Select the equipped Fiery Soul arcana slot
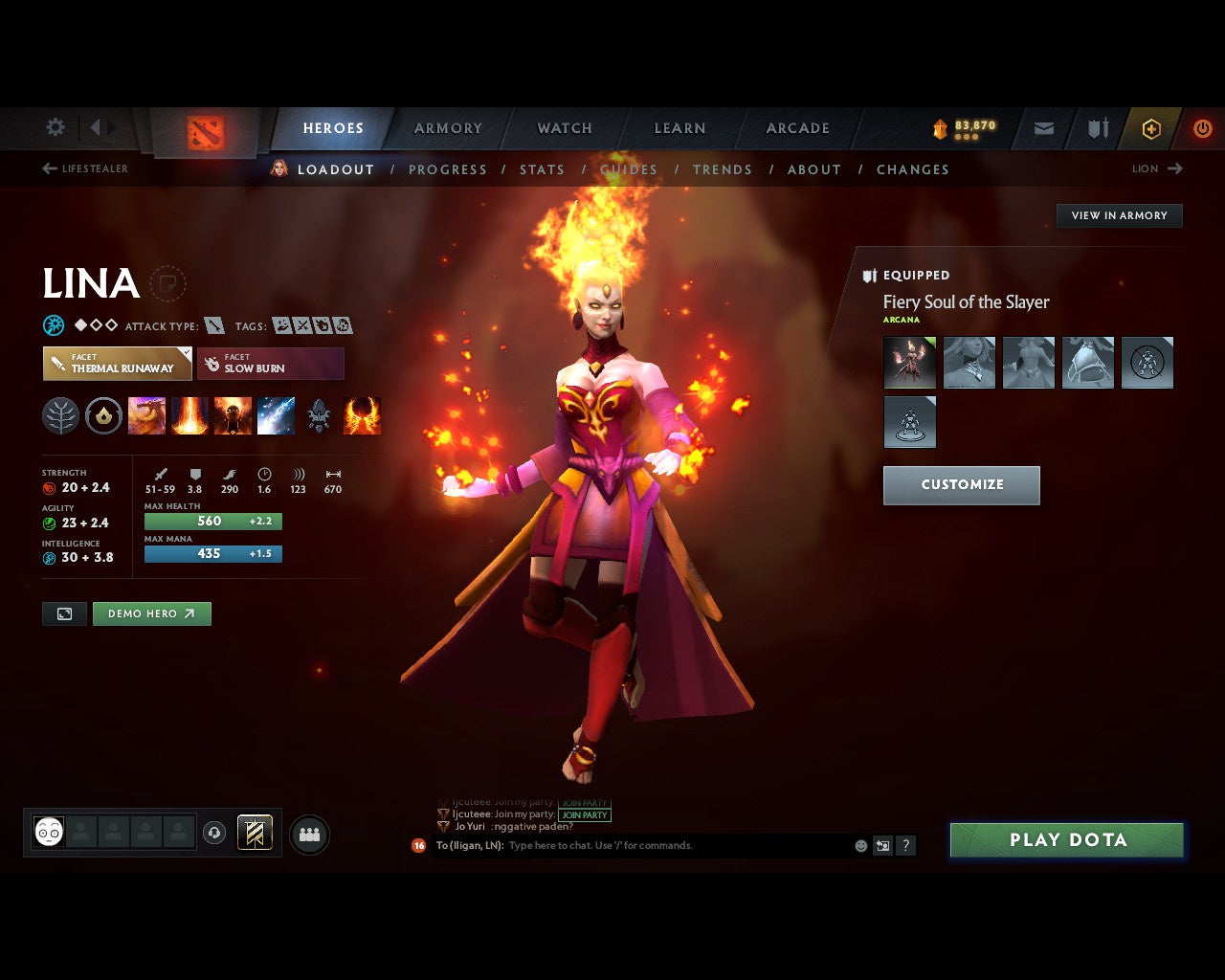This screenshot has width=1225, height=980. coord(909,363)
